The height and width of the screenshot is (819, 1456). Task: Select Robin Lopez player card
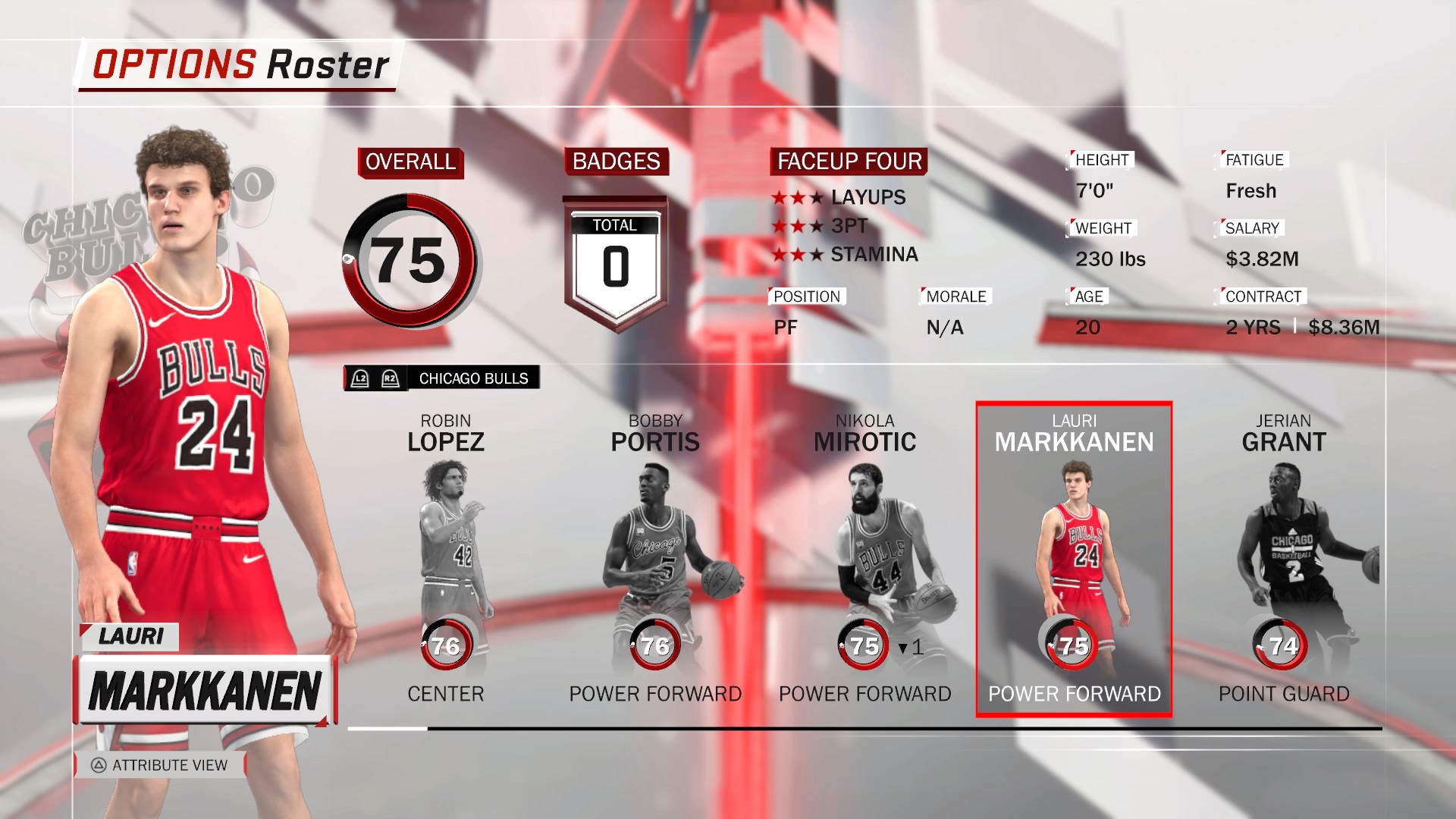(446, 559)
